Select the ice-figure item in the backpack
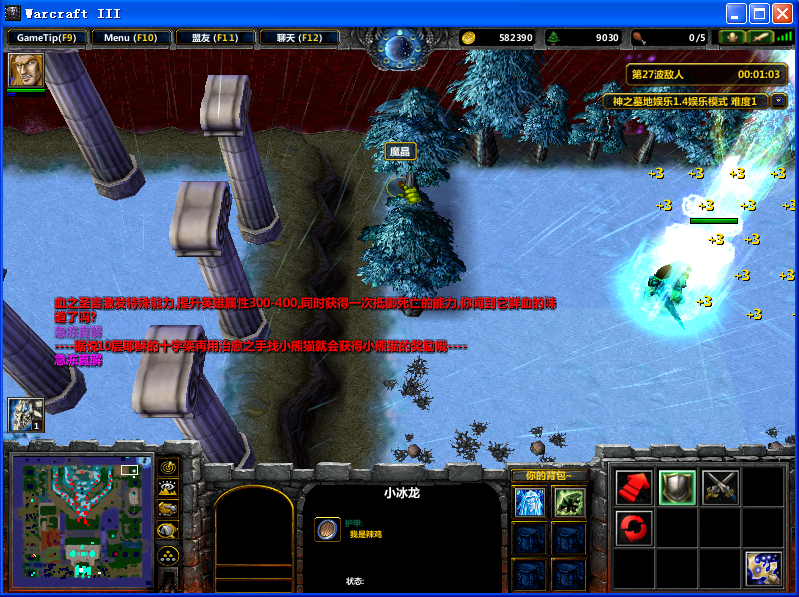Image resolution: width=799 pixels, height=597 pixels. pyautogui.click(x=529, y=502)
